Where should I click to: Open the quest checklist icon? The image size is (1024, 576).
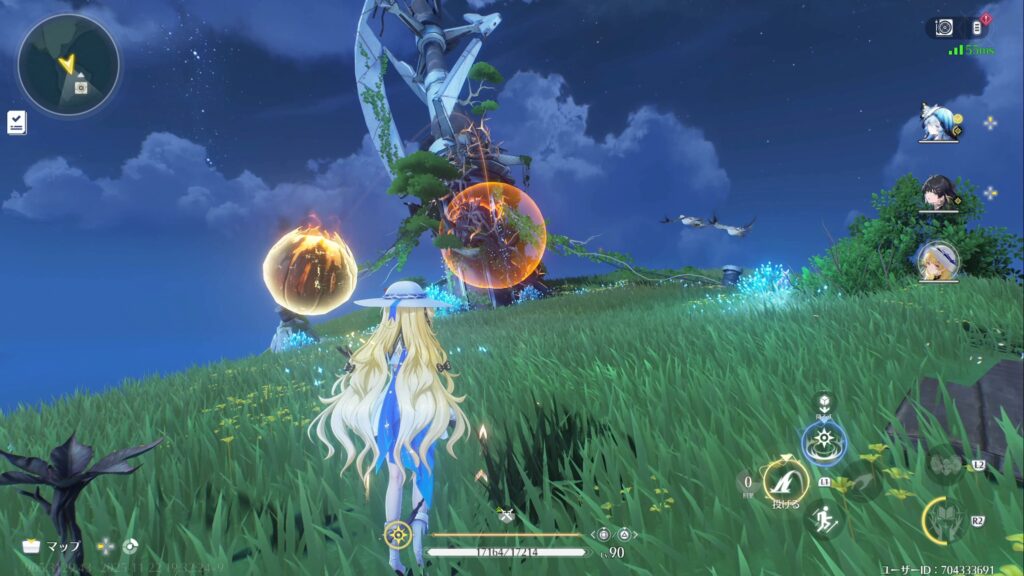click(16, 122)
